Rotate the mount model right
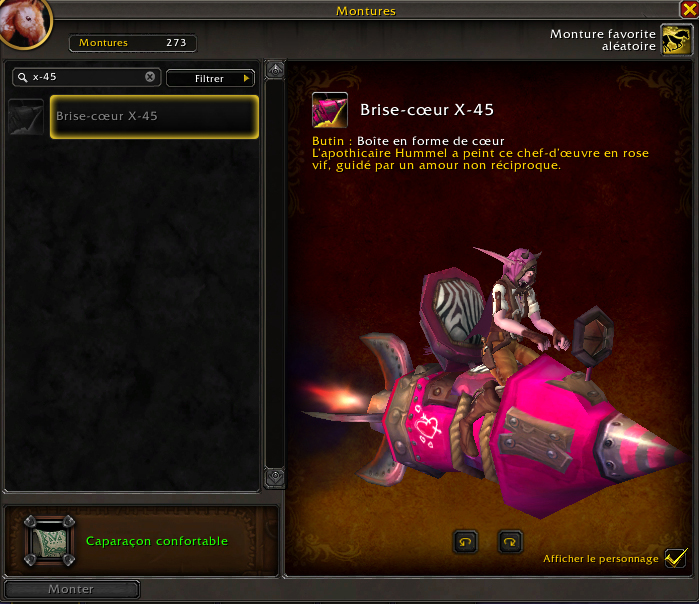Viewport: 699px width, 604px height. 510,541
